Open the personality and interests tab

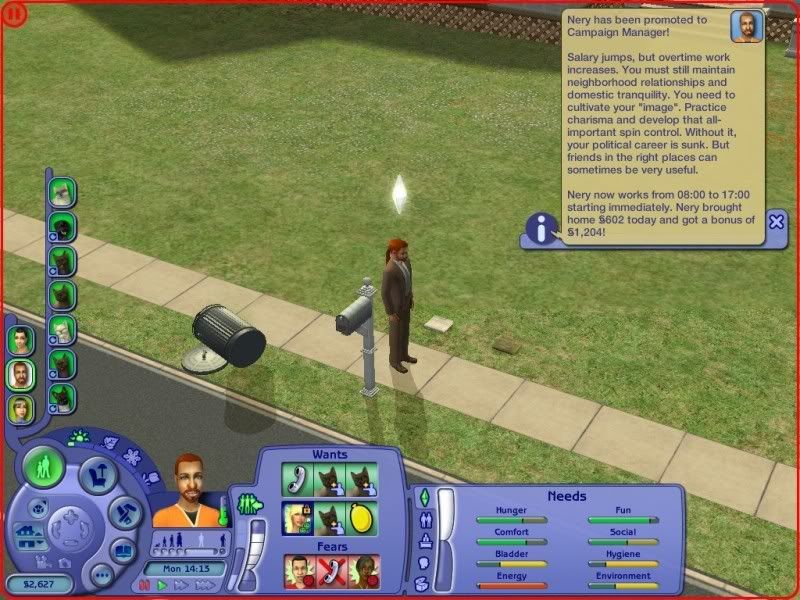(x=423, y=564)
